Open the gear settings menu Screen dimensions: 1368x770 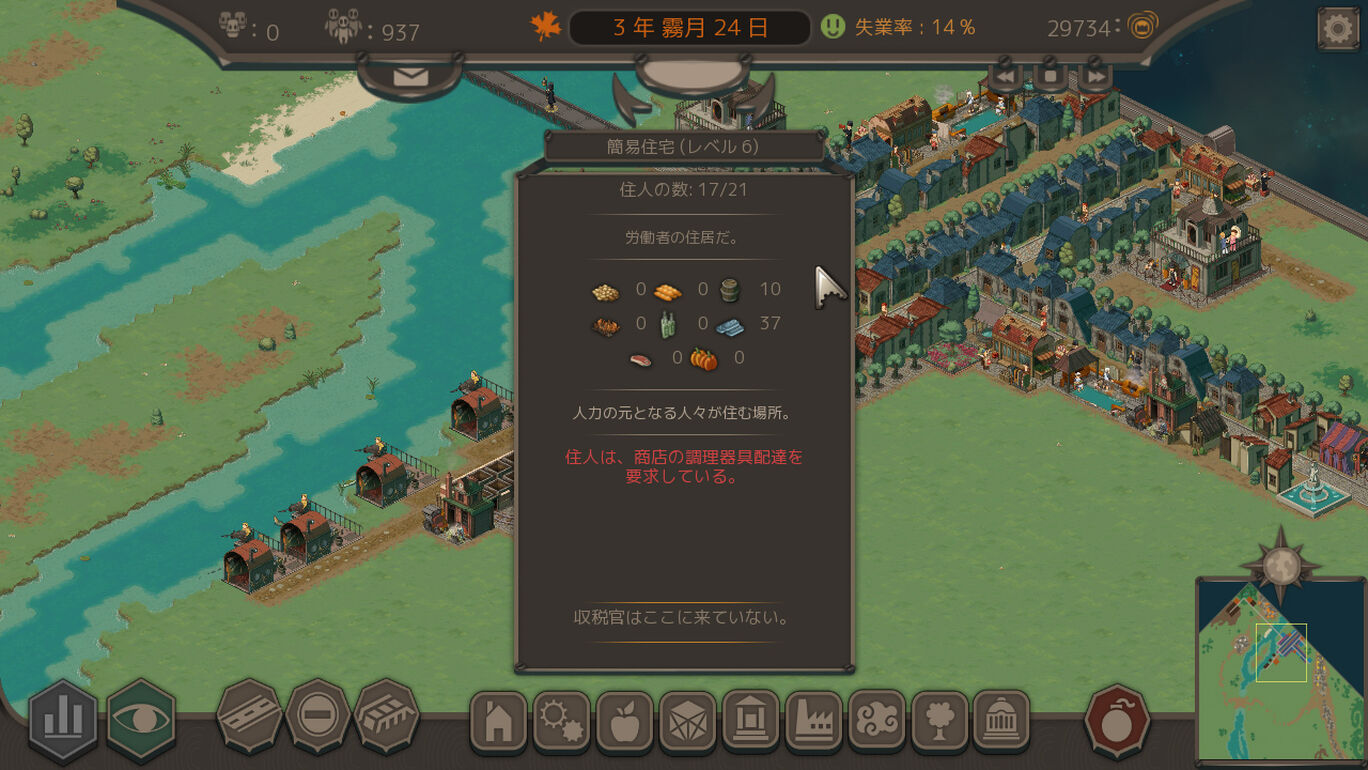pos(1337,29)
